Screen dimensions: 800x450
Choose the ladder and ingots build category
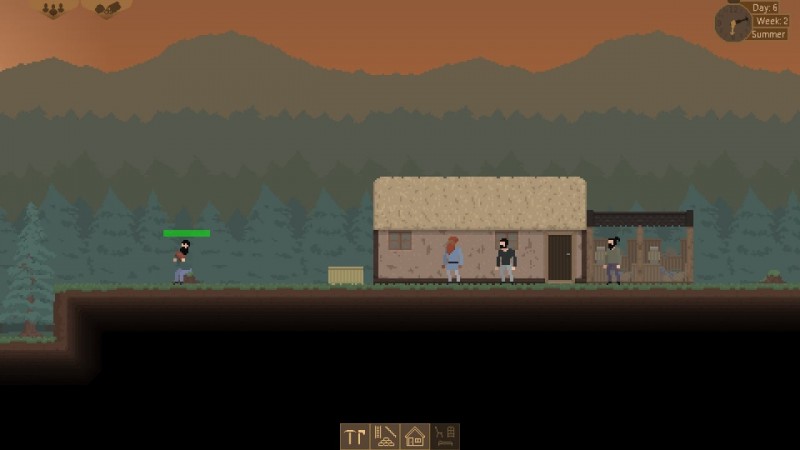pyautogui.click(x=385, y=436)
